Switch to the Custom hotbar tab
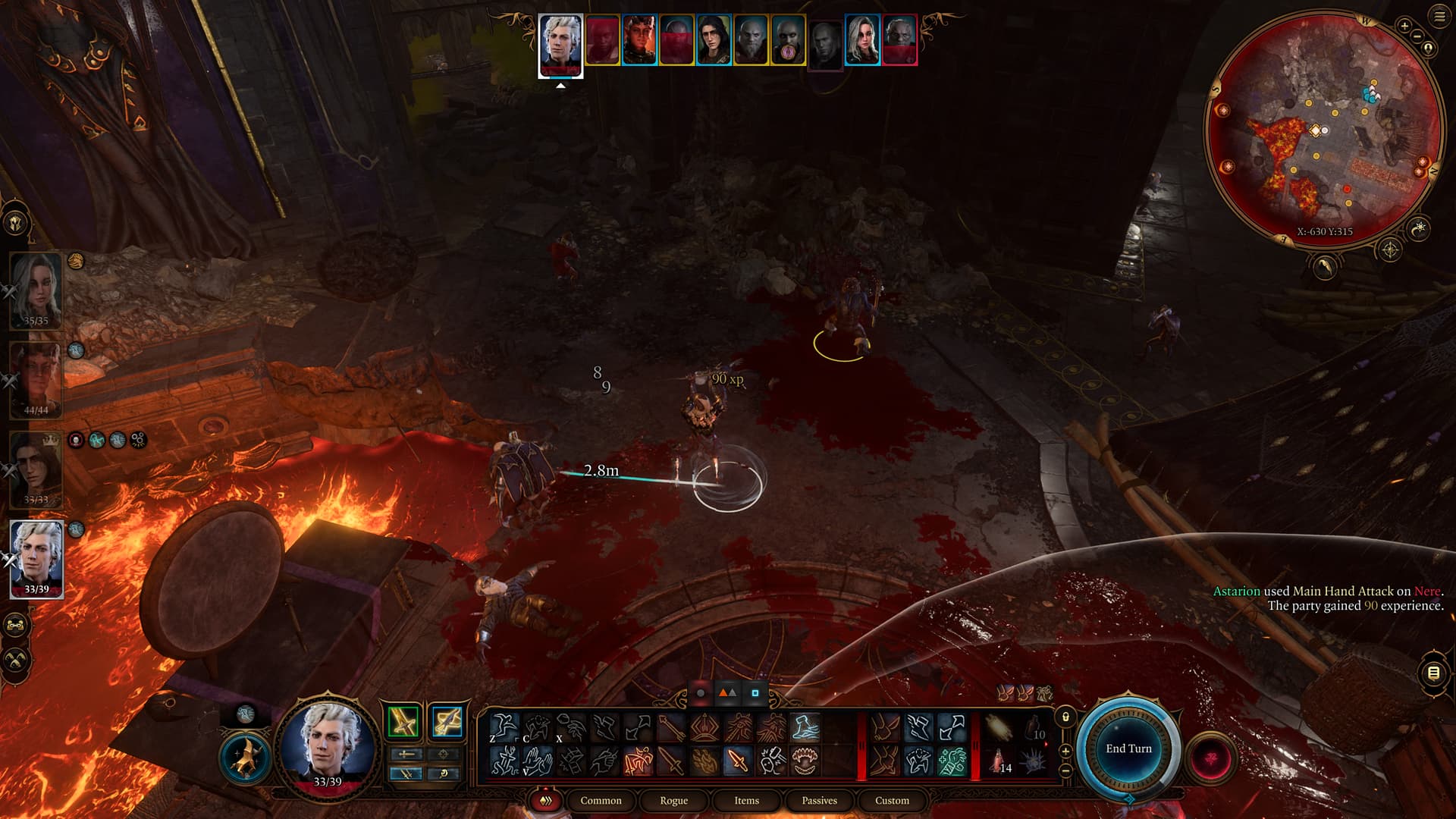 pos(892,800)
